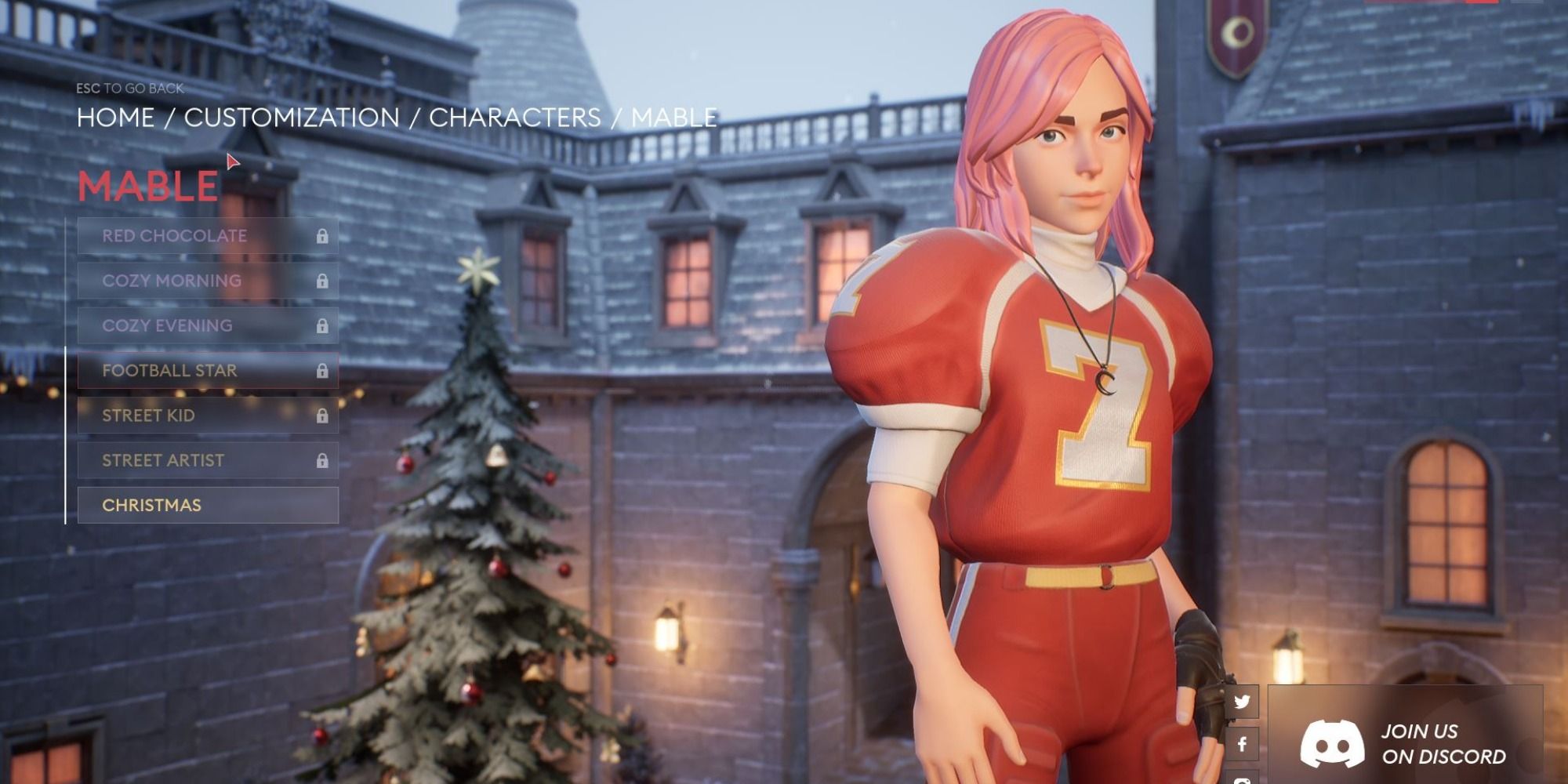Screen dimensions: 1568x784
Task: Open the Facebook social link
Action: [1242, 744]
